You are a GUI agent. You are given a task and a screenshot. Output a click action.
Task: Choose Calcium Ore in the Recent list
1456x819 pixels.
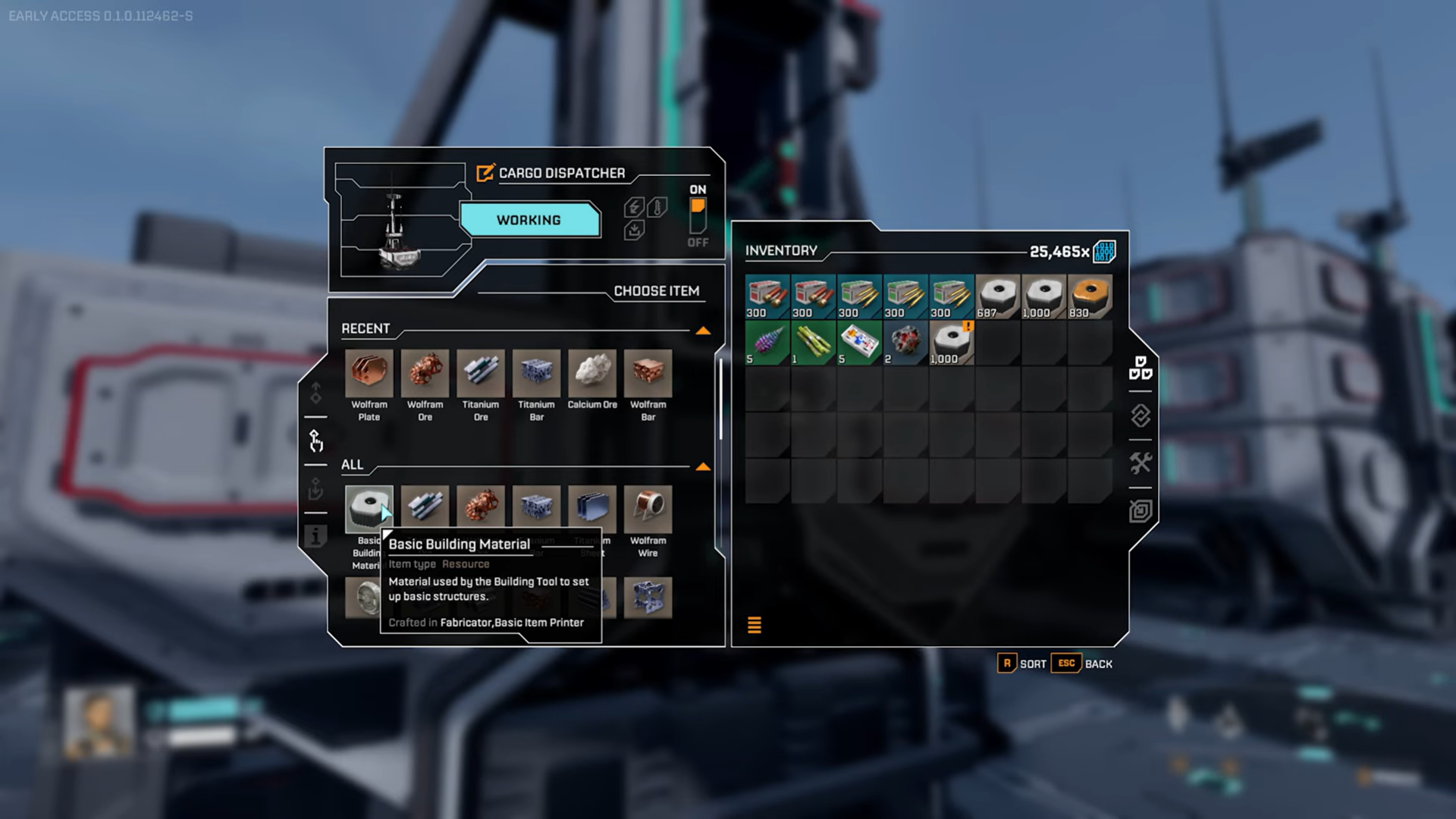point(592,373)
